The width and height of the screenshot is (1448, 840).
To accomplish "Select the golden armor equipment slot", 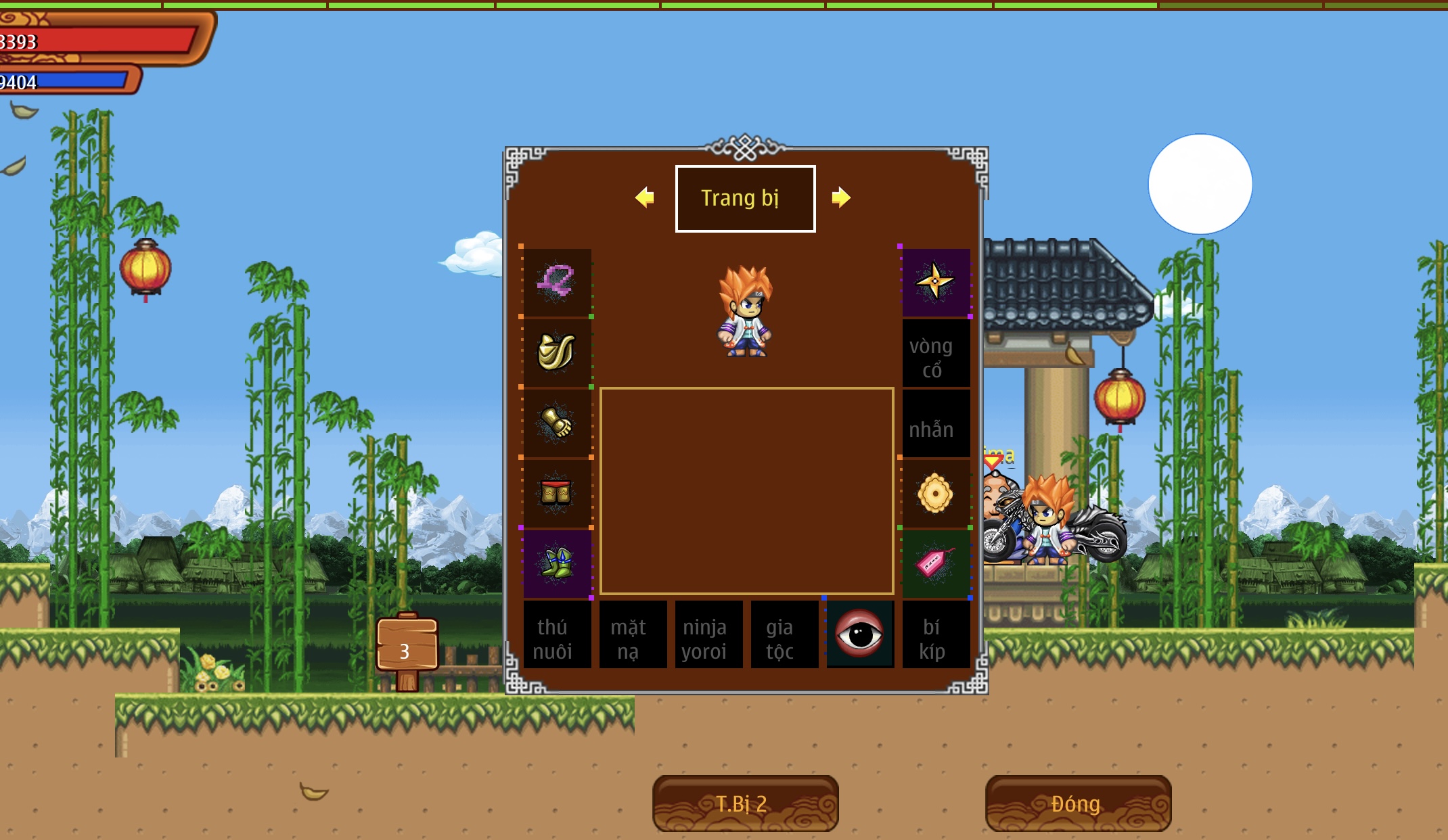I will coord(557,352).
